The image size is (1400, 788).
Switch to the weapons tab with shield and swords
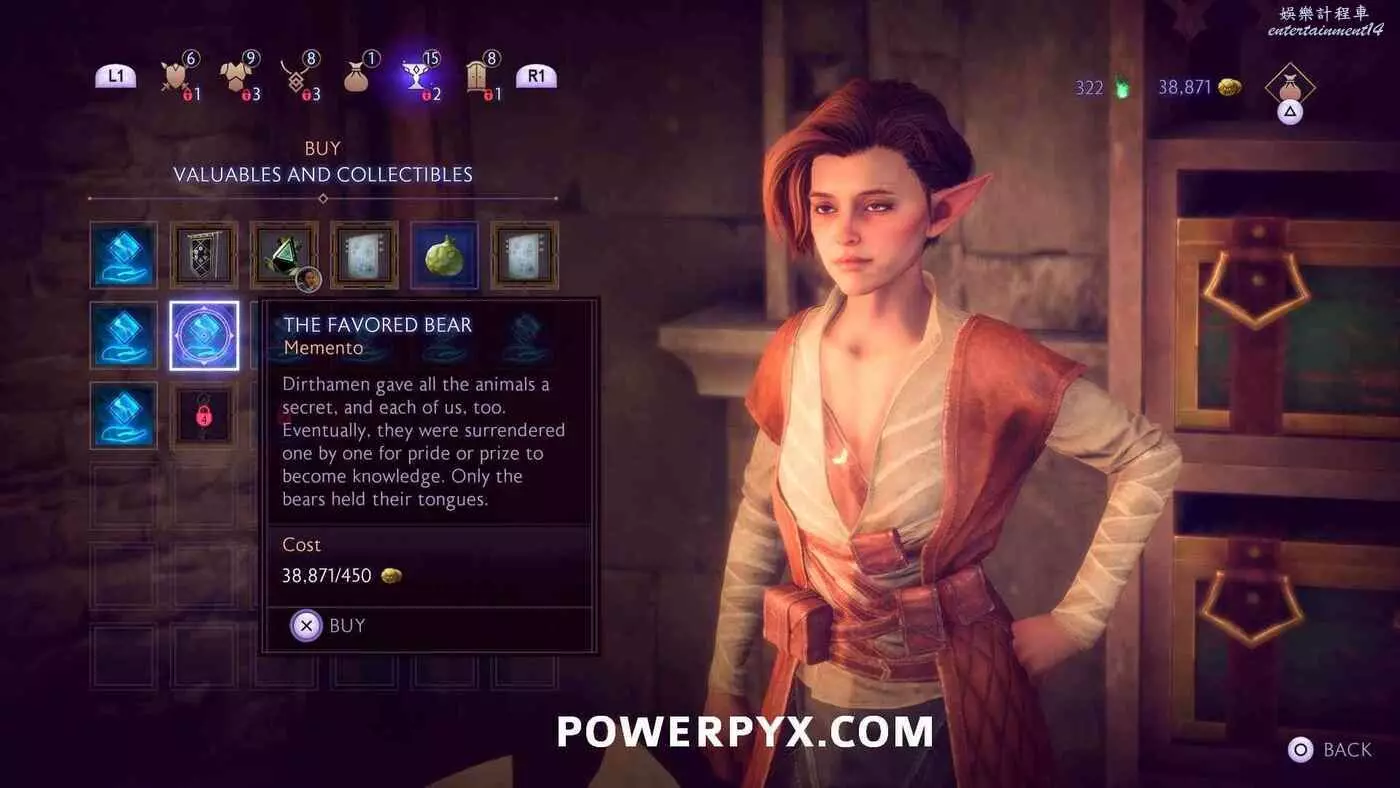[x=177, y=76]
